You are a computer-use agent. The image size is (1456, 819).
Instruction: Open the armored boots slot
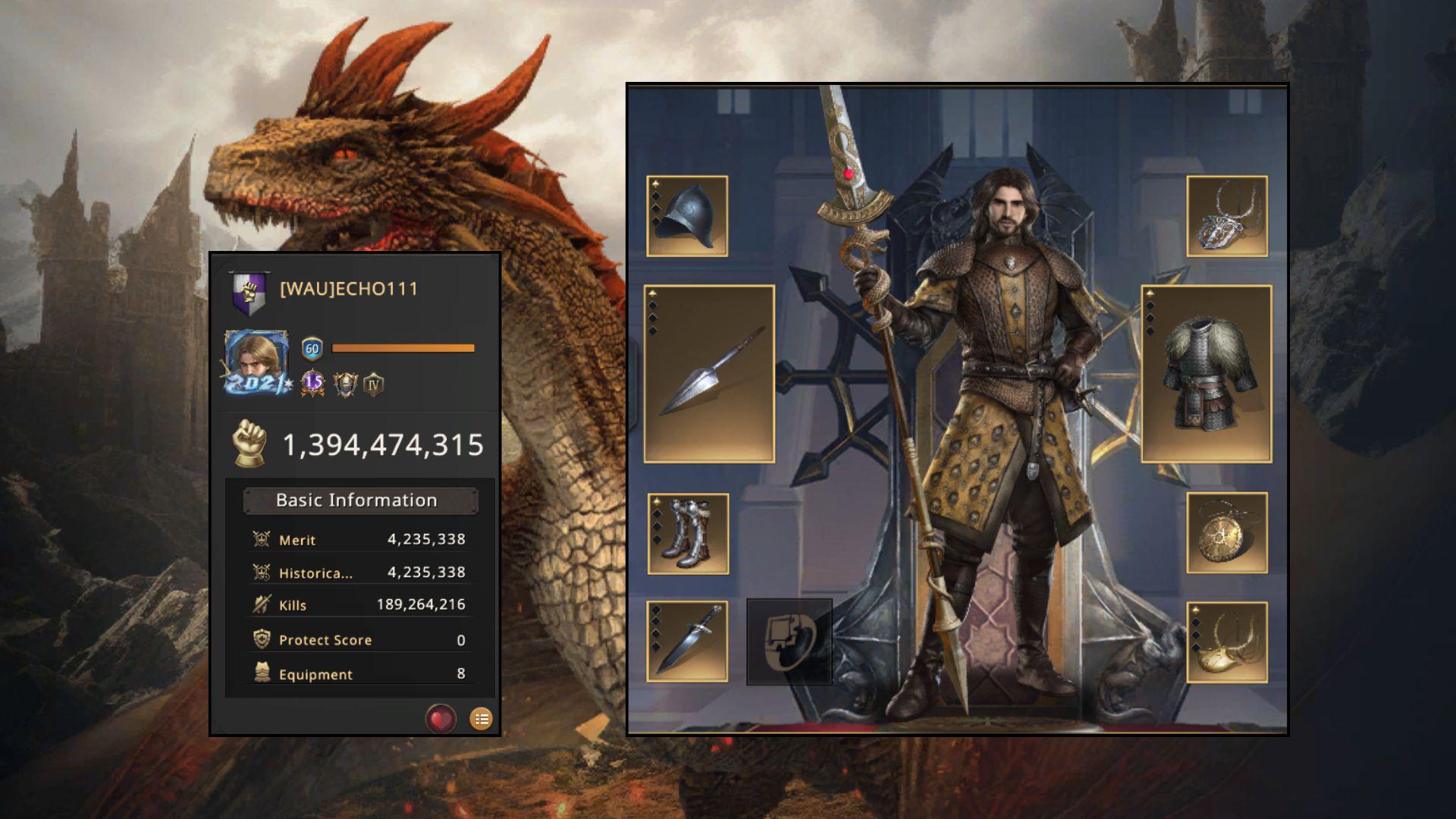click(688, 534)
